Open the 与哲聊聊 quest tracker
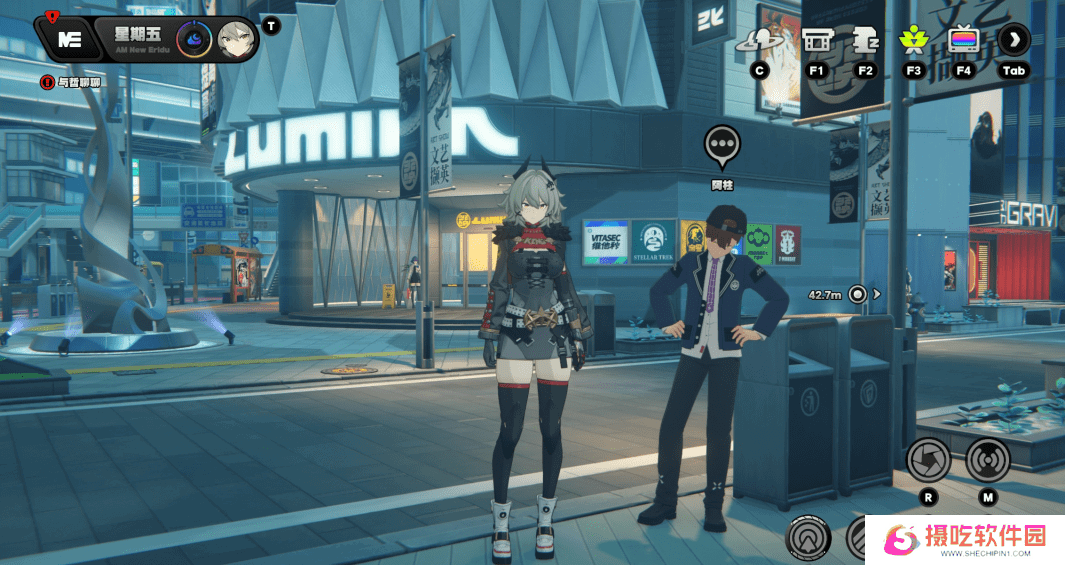Image resolution: width=1065 pixels, height=565 pixels. [x=71, y=82]
